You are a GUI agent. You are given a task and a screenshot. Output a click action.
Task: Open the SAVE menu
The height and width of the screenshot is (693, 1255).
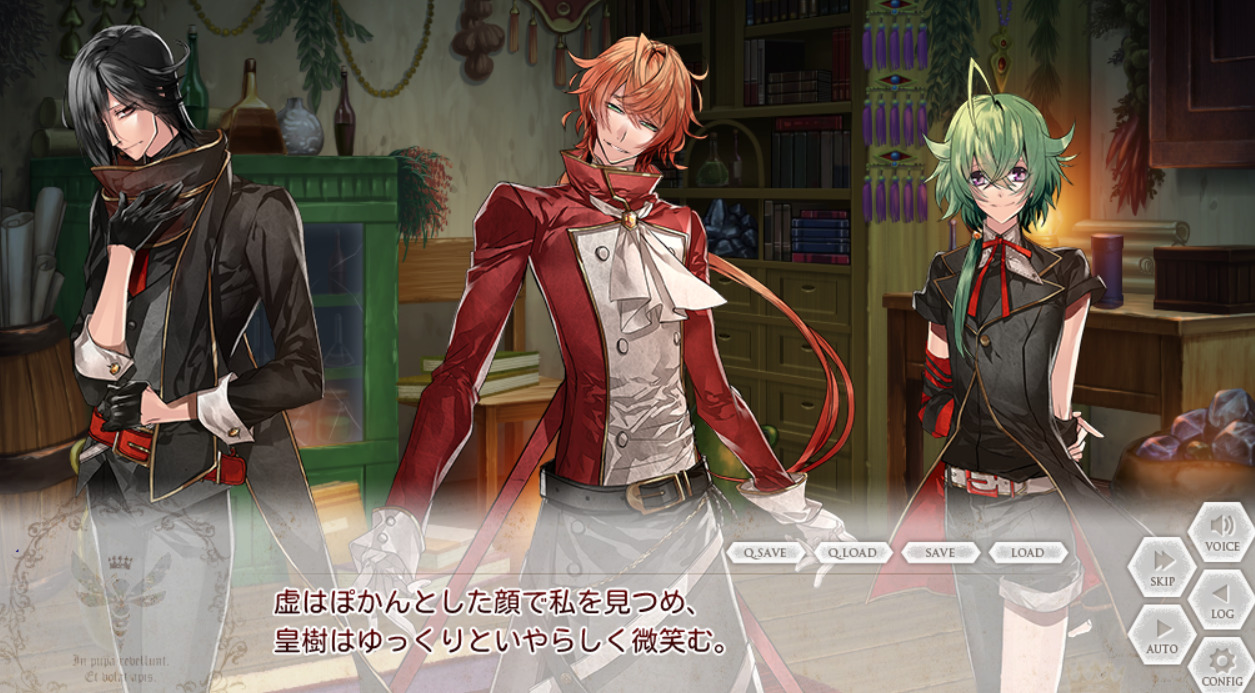point(939,552)
